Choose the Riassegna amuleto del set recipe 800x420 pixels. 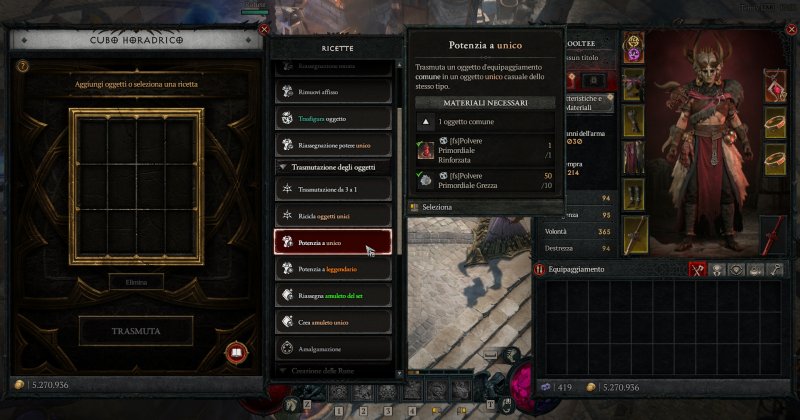pos(334,296)
